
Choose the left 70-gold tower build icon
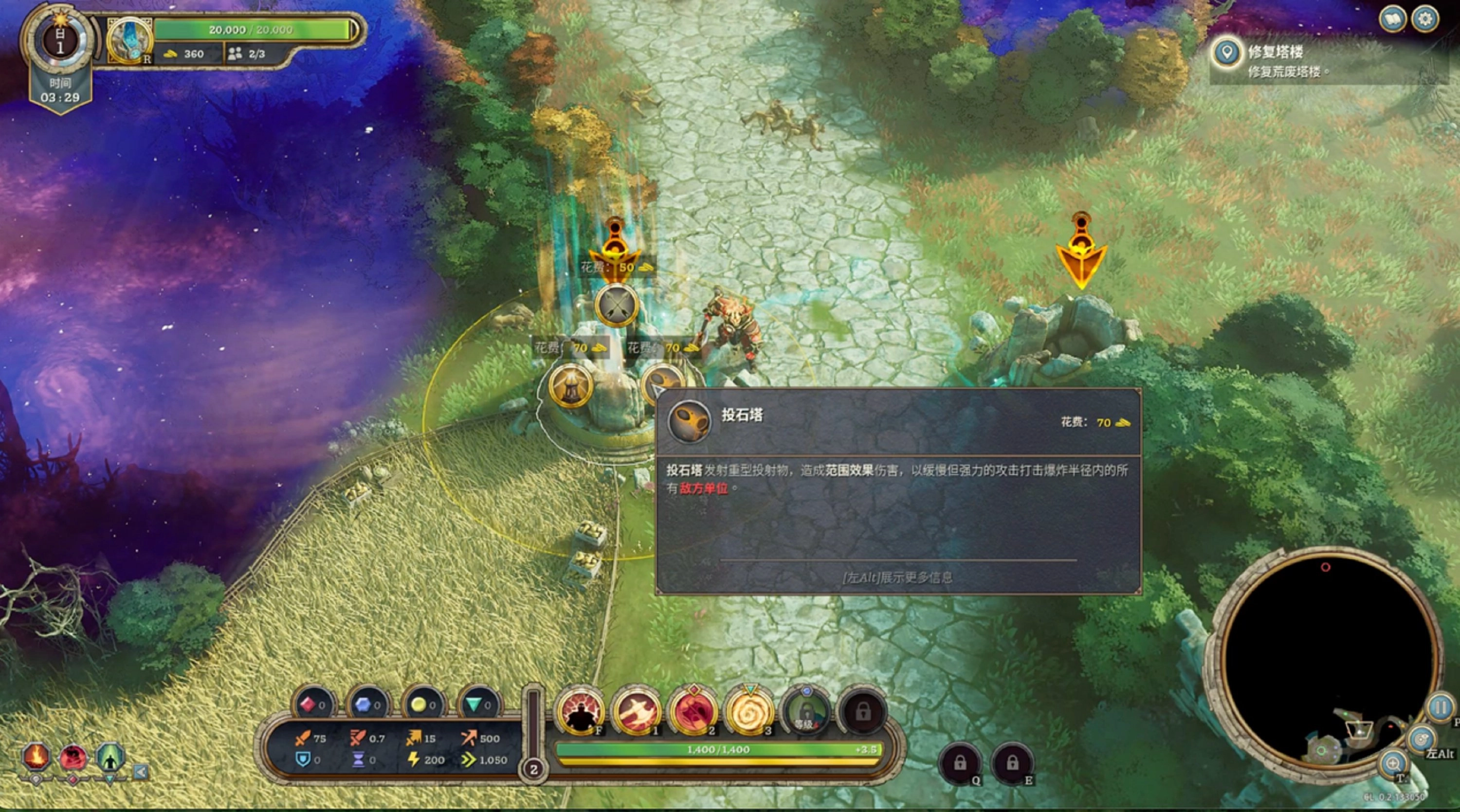click(570, 386)
